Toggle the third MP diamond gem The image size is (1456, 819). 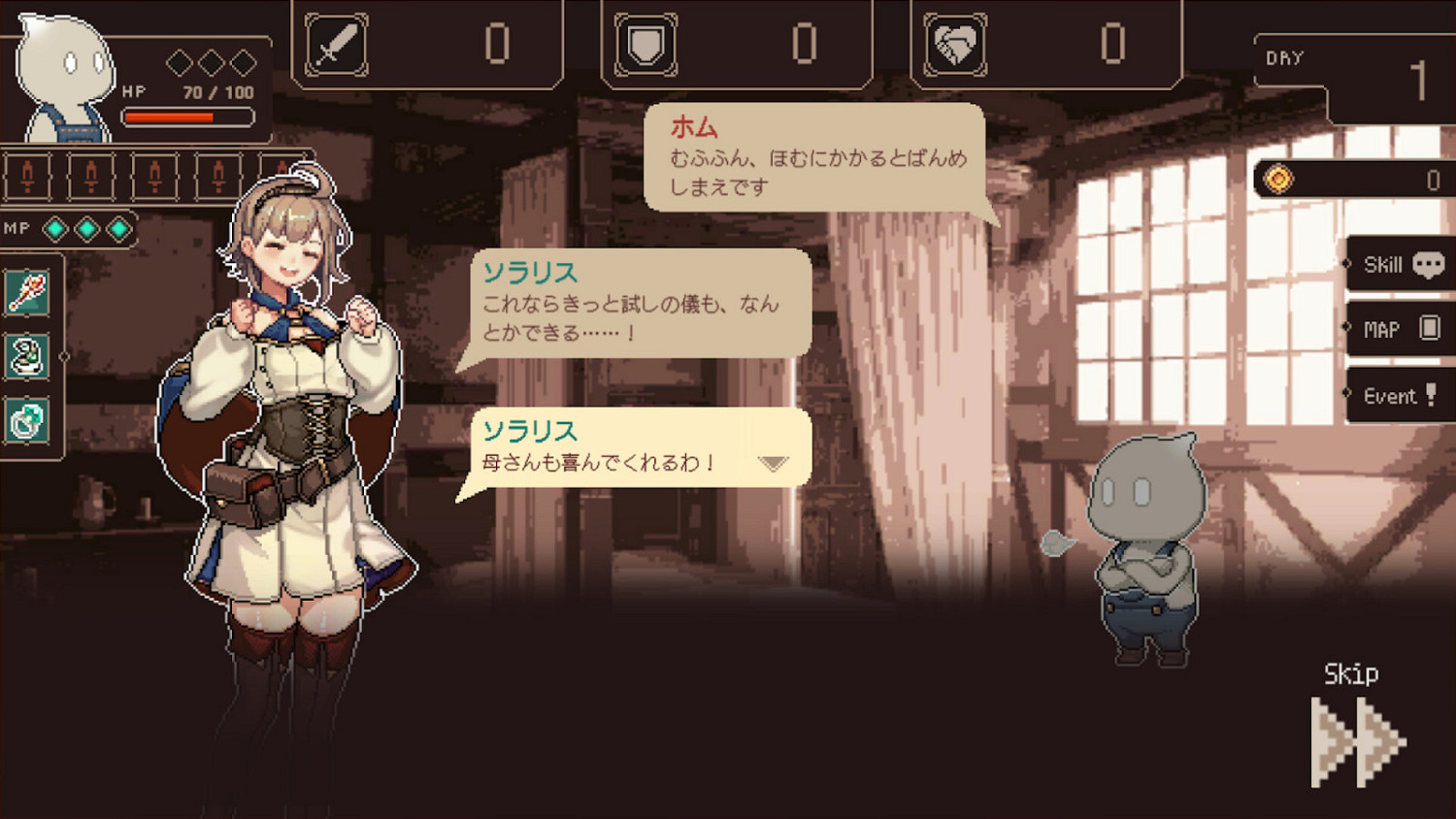click(x=116, y=230)
